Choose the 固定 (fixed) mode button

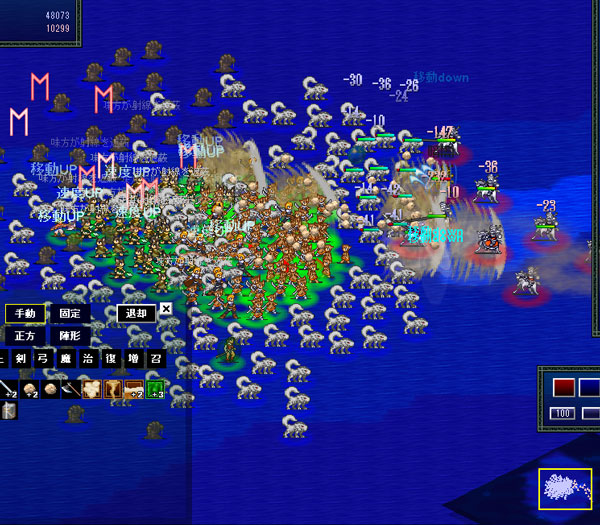[x=70, y=313]
